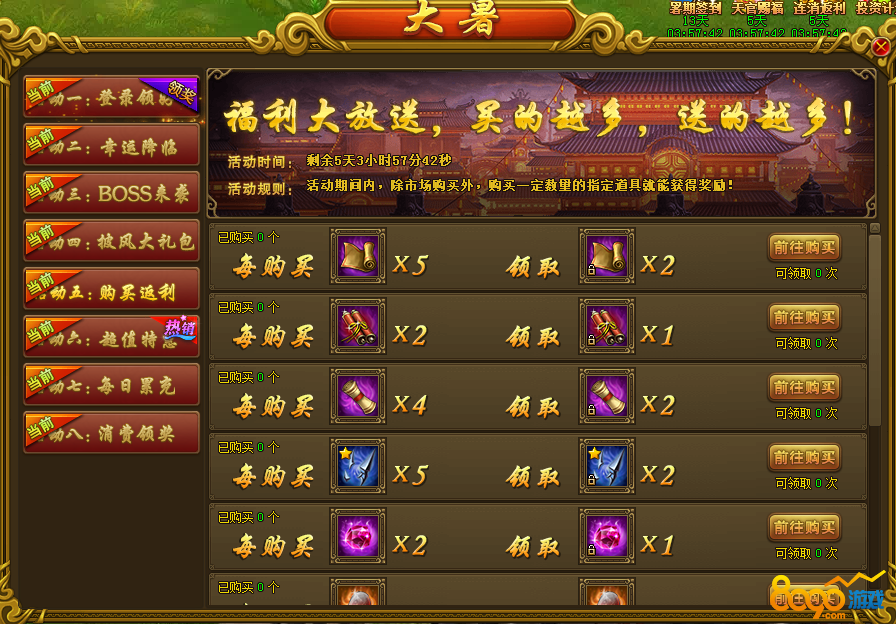
Task: Select the 活动三 BOSS来袭 tab
Action: click(111, 193)
